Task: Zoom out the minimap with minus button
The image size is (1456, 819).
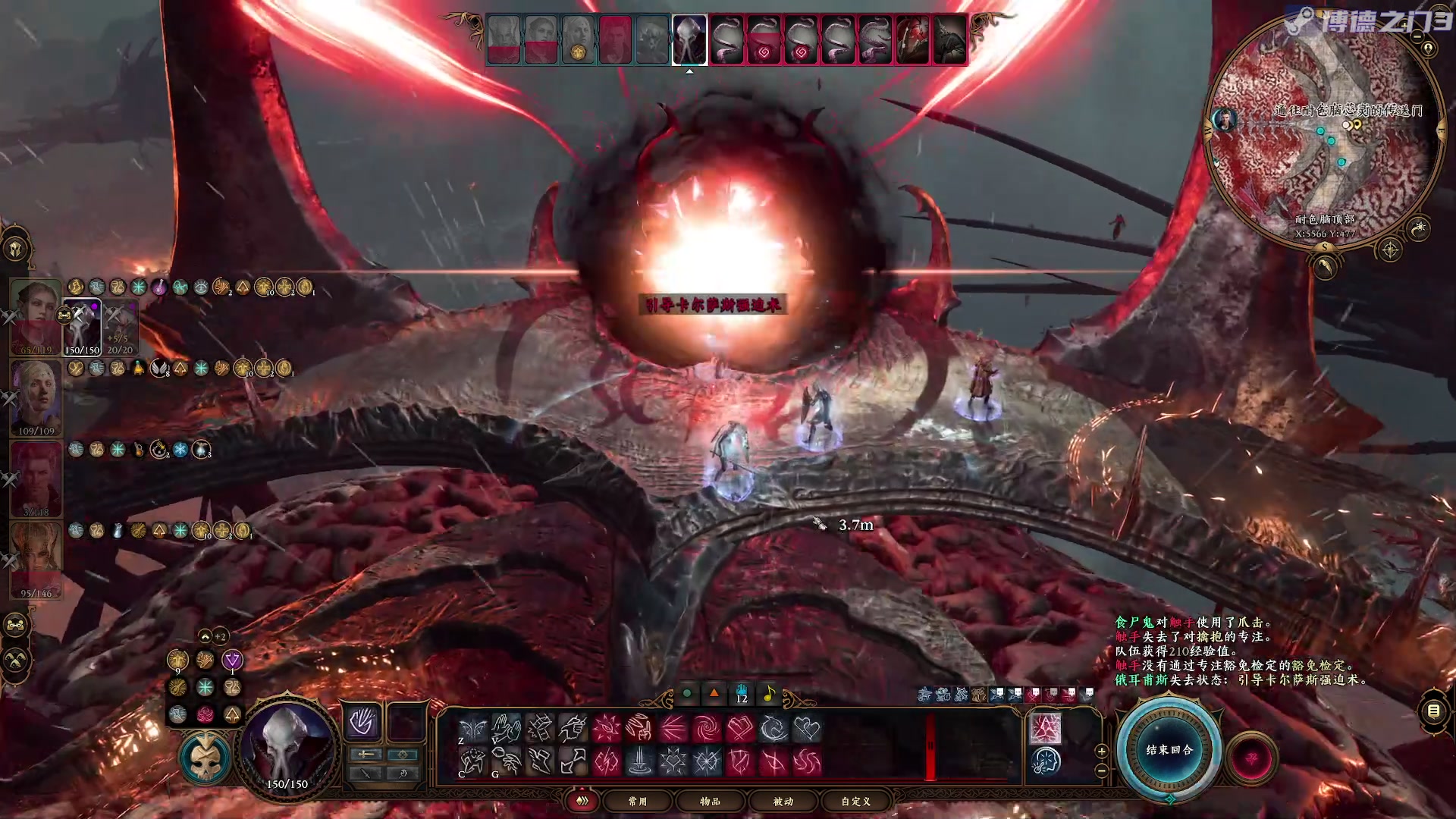Action: [x=1102, y=770]
